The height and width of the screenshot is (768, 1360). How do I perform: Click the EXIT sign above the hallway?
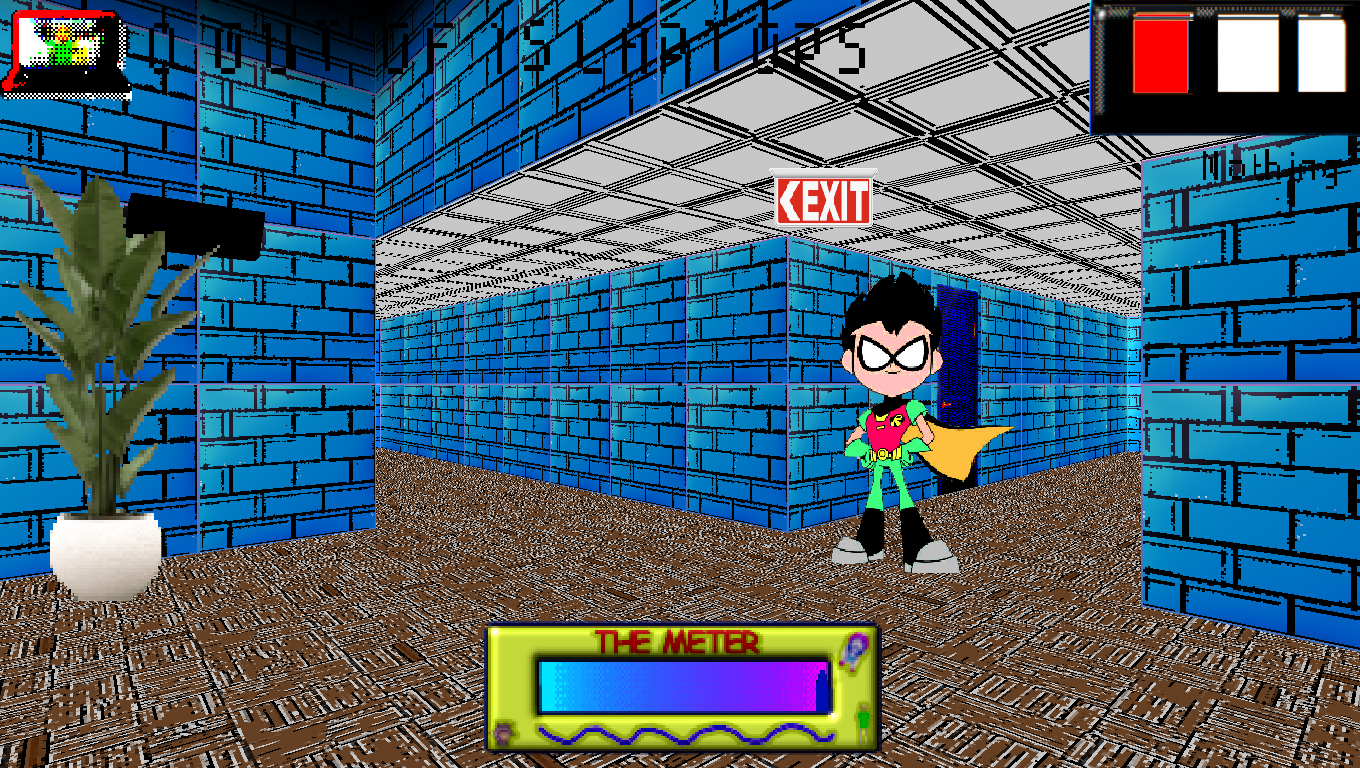826,201
